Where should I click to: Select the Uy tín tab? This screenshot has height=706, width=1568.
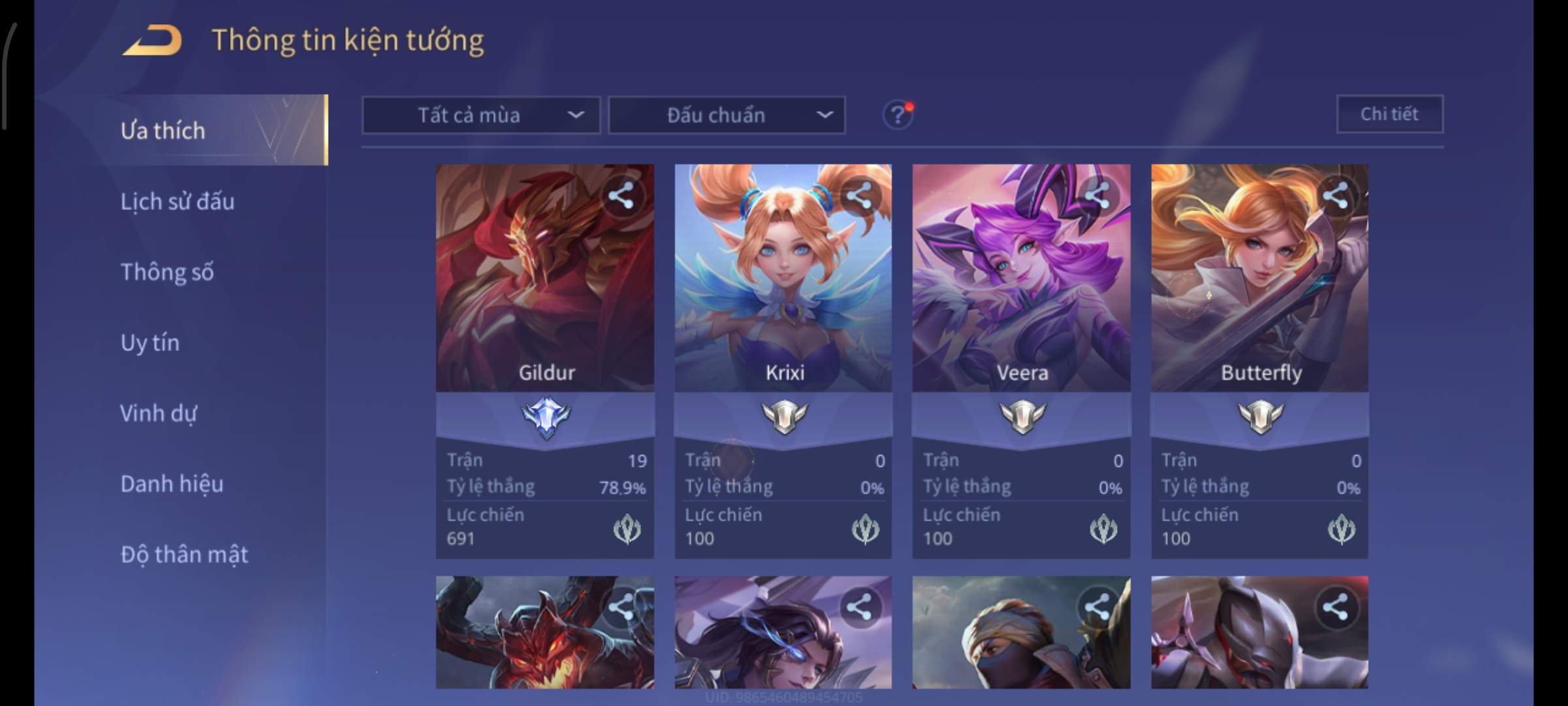[150, 343]
